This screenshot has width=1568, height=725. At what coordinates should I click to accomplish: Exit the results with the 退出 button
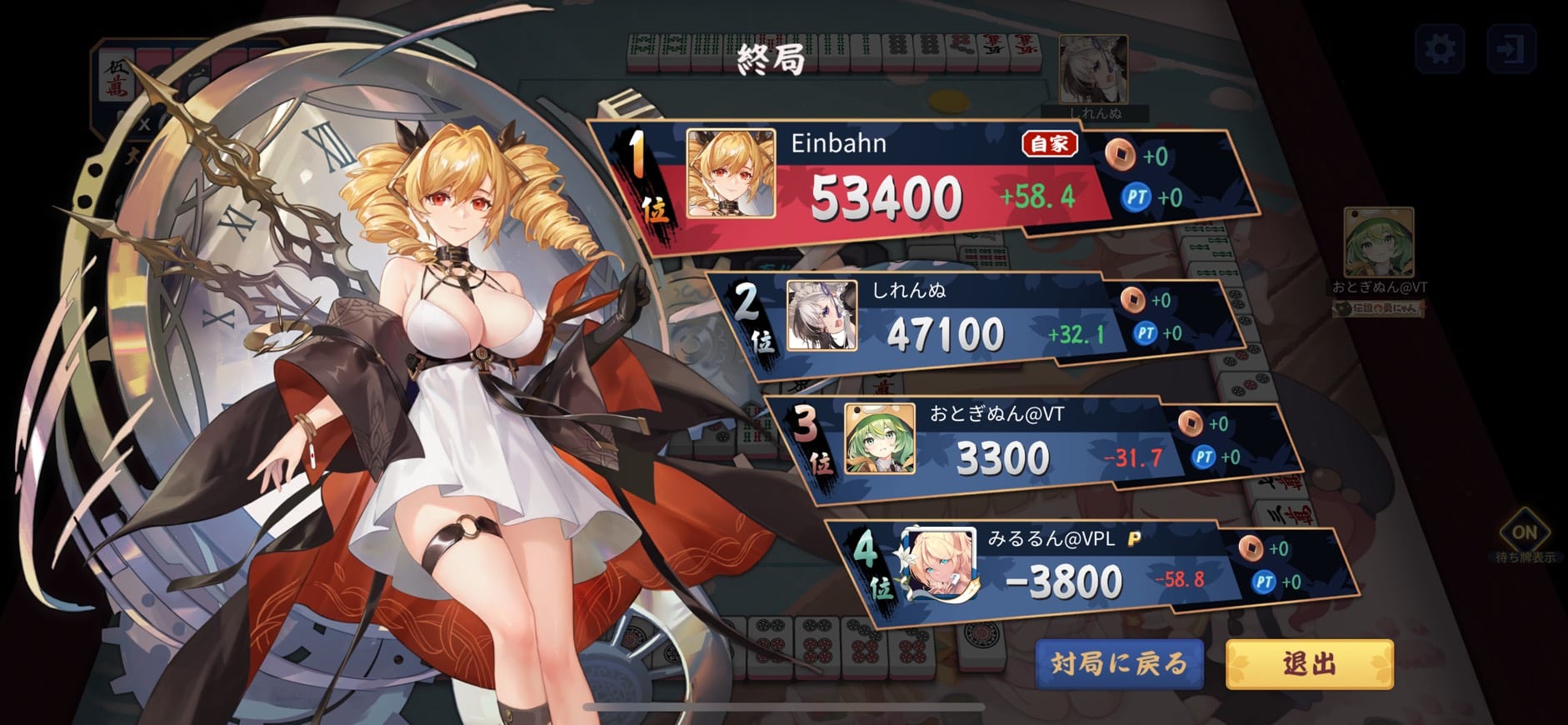(1309, 663)
